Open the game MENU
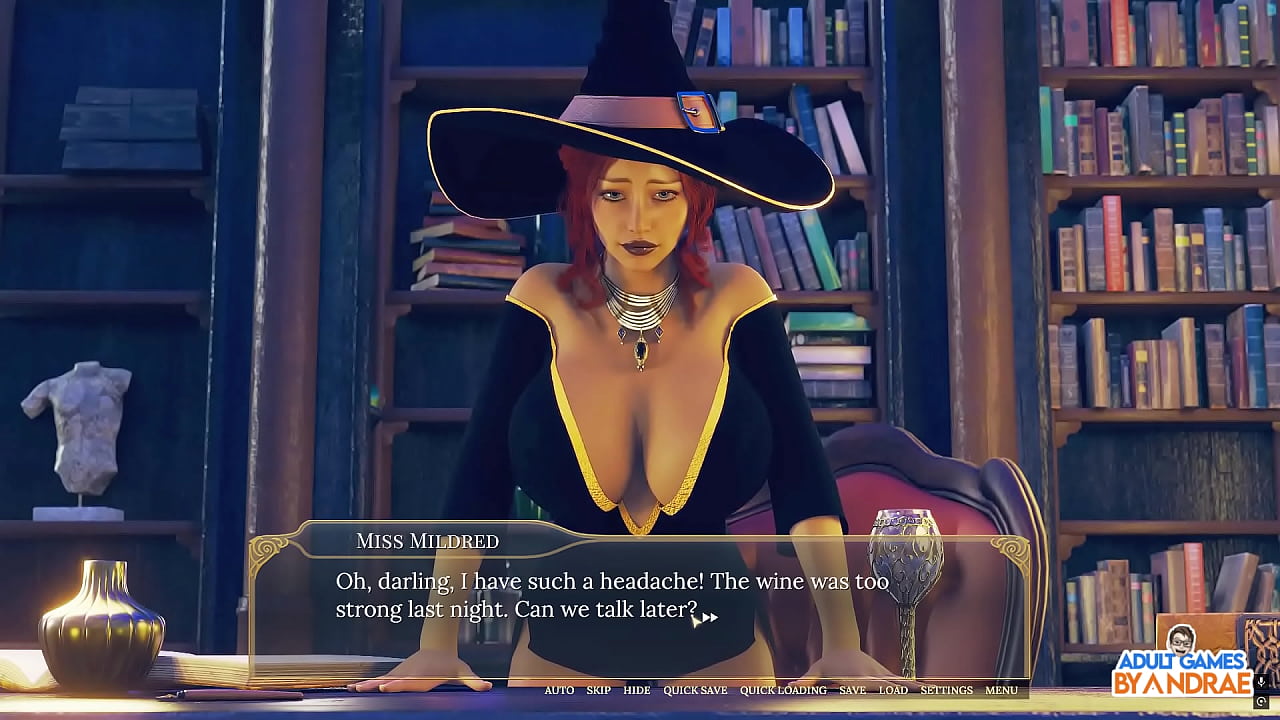 pyautogui.click(x=1001, y=690)
